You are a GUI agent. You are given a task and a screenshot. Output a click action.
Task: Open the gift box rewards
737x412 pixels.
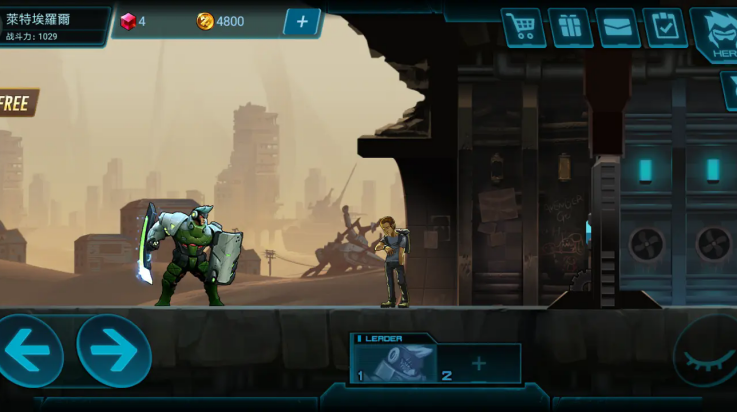click(570, 27)
